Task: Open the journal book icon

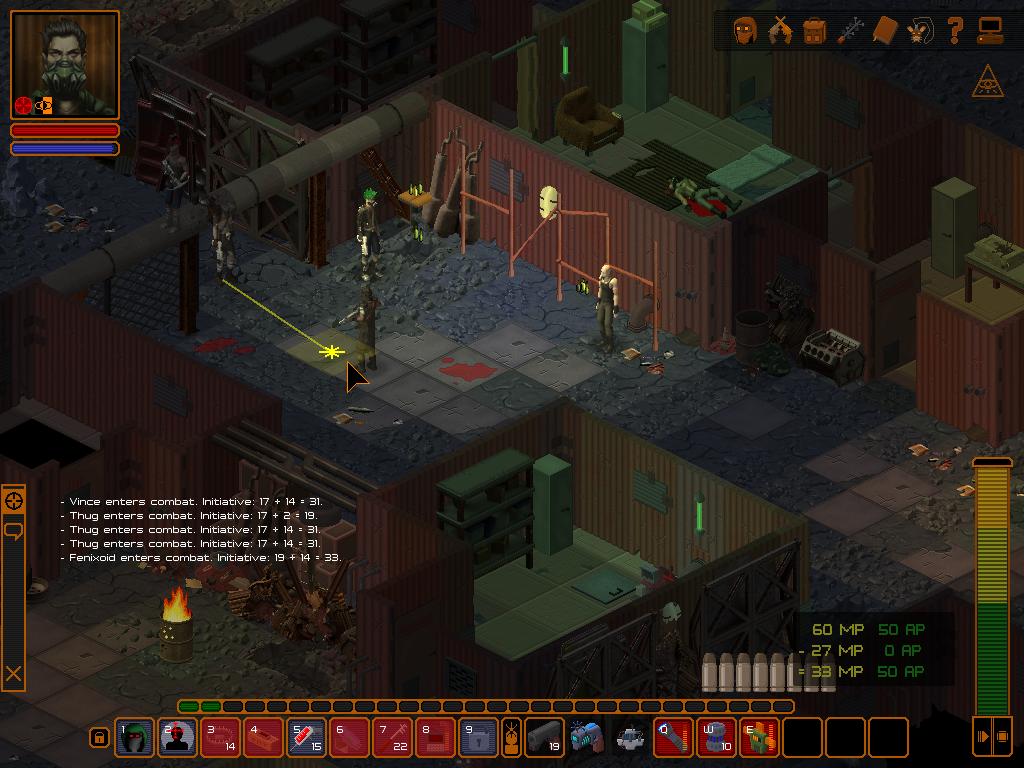Action: [x=885, y=31]
